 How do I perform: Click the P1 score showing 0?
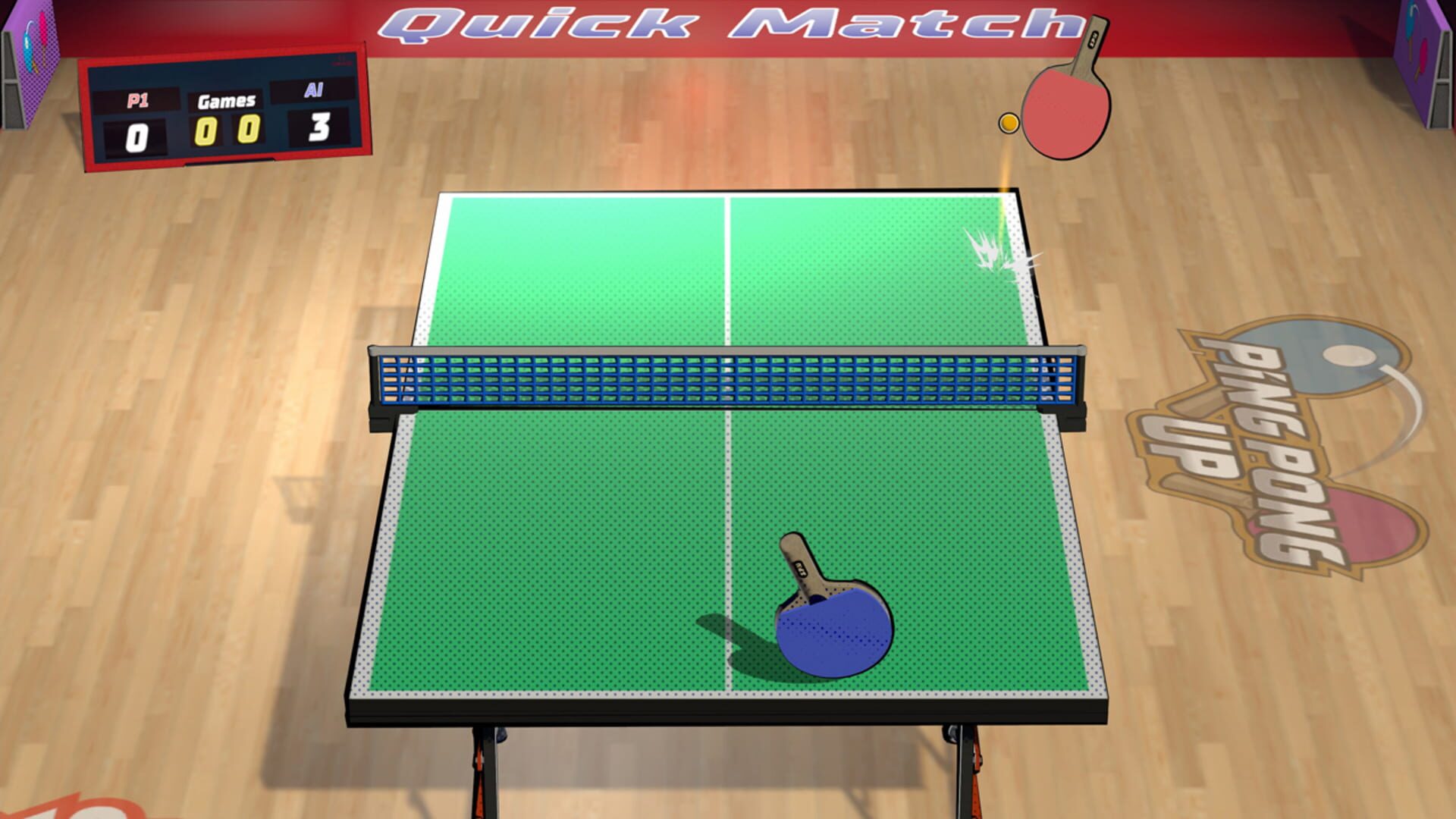pos(136,136)
